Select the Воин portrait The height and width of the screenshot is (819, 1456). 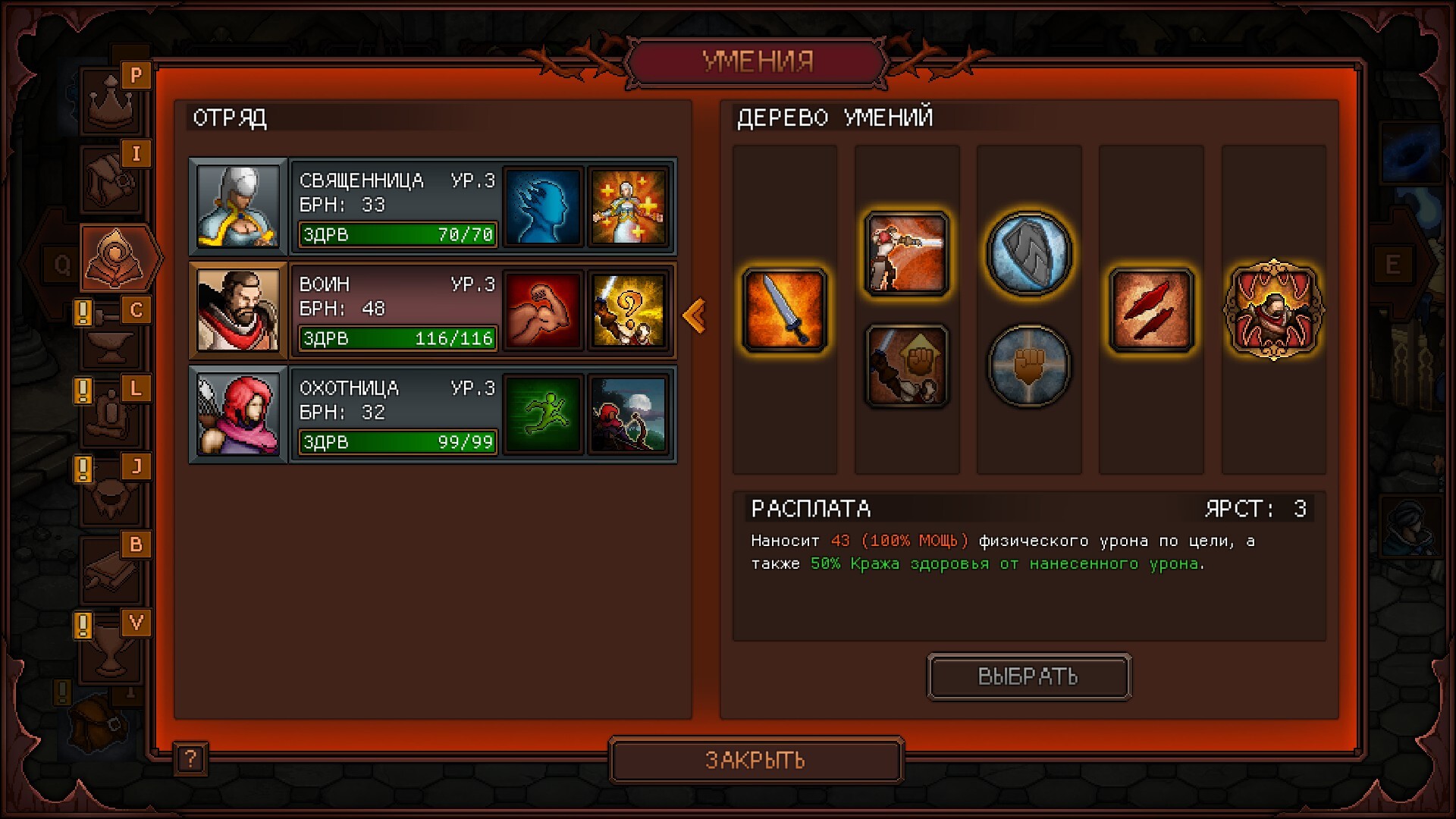point(237,310)
